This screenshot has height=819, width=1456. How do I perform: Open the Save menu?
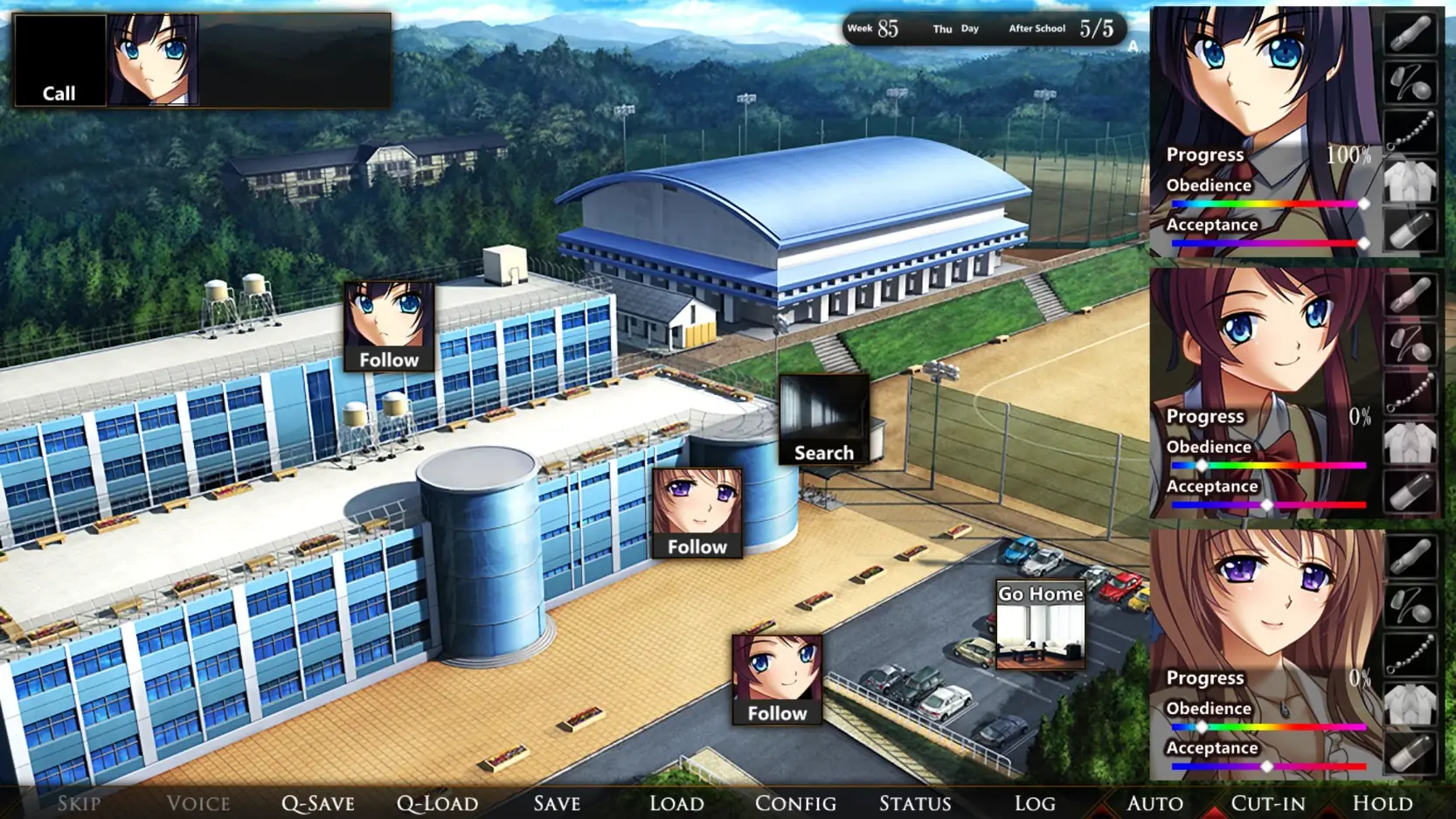557,803
